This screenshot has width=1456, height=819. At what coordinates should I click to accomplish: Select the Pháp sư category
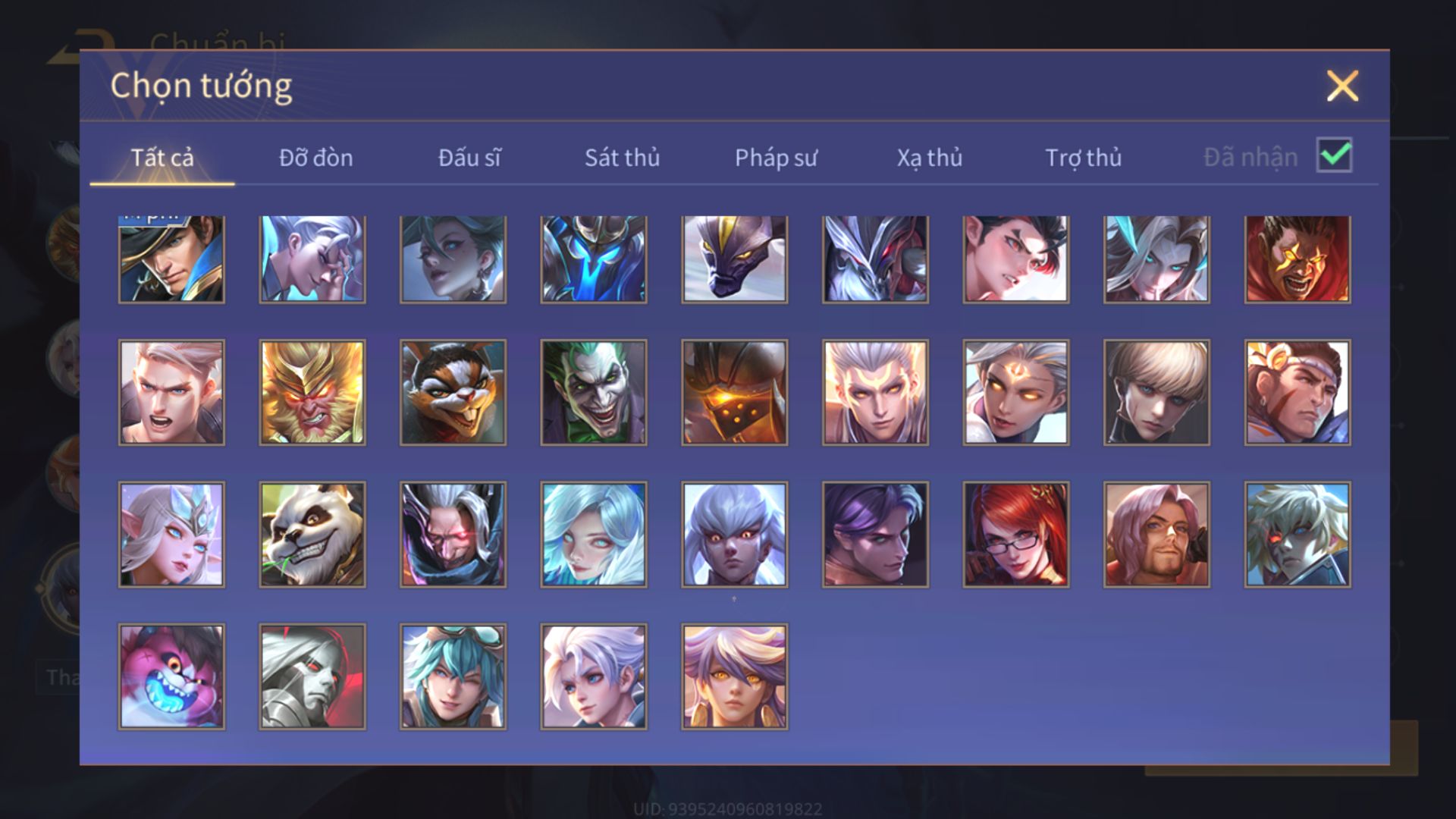coord(776,158)
